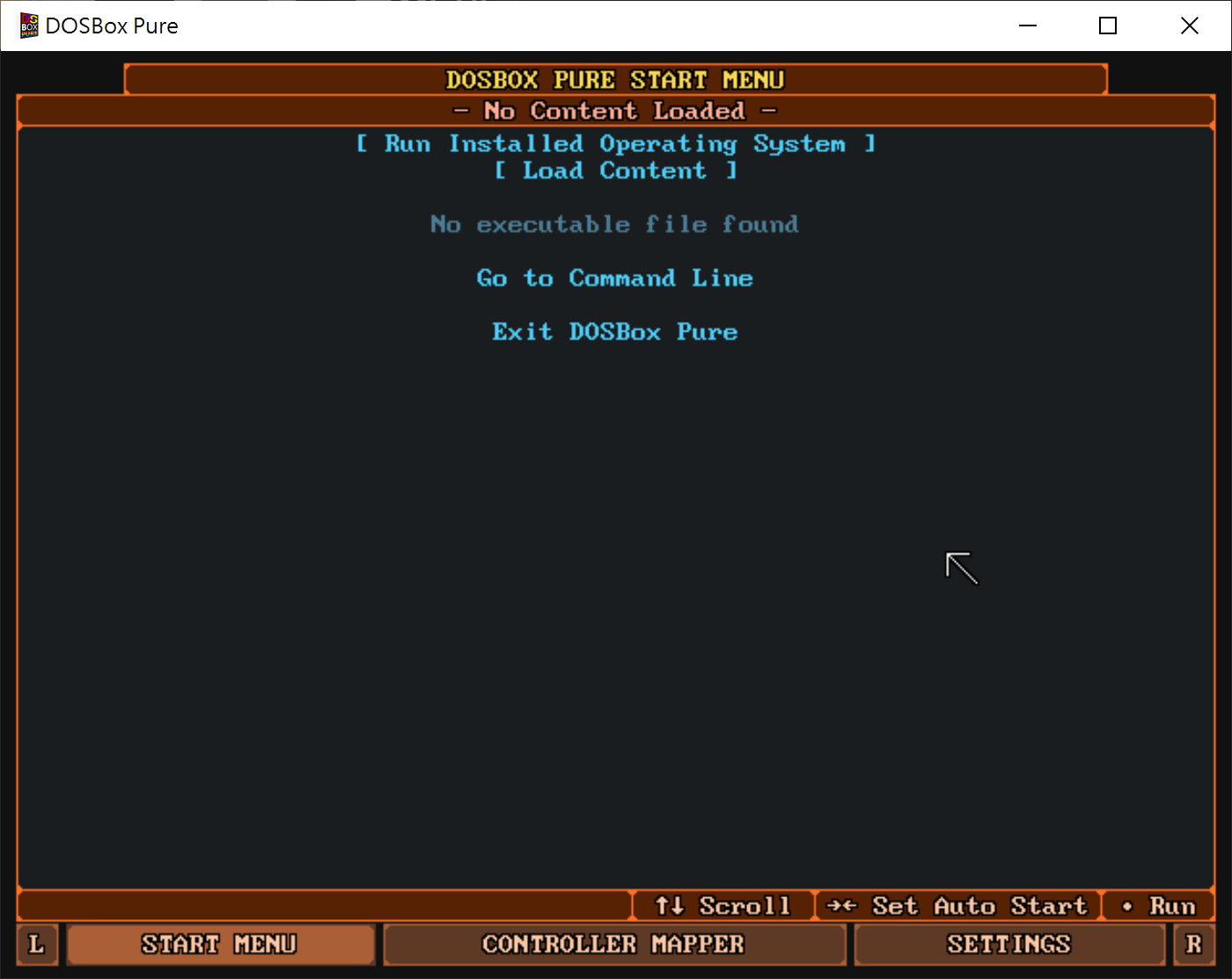Screen dimensions: 1232x979
Task: Switch to the CONTROLLER MAPPER tab
Action: 613,944
